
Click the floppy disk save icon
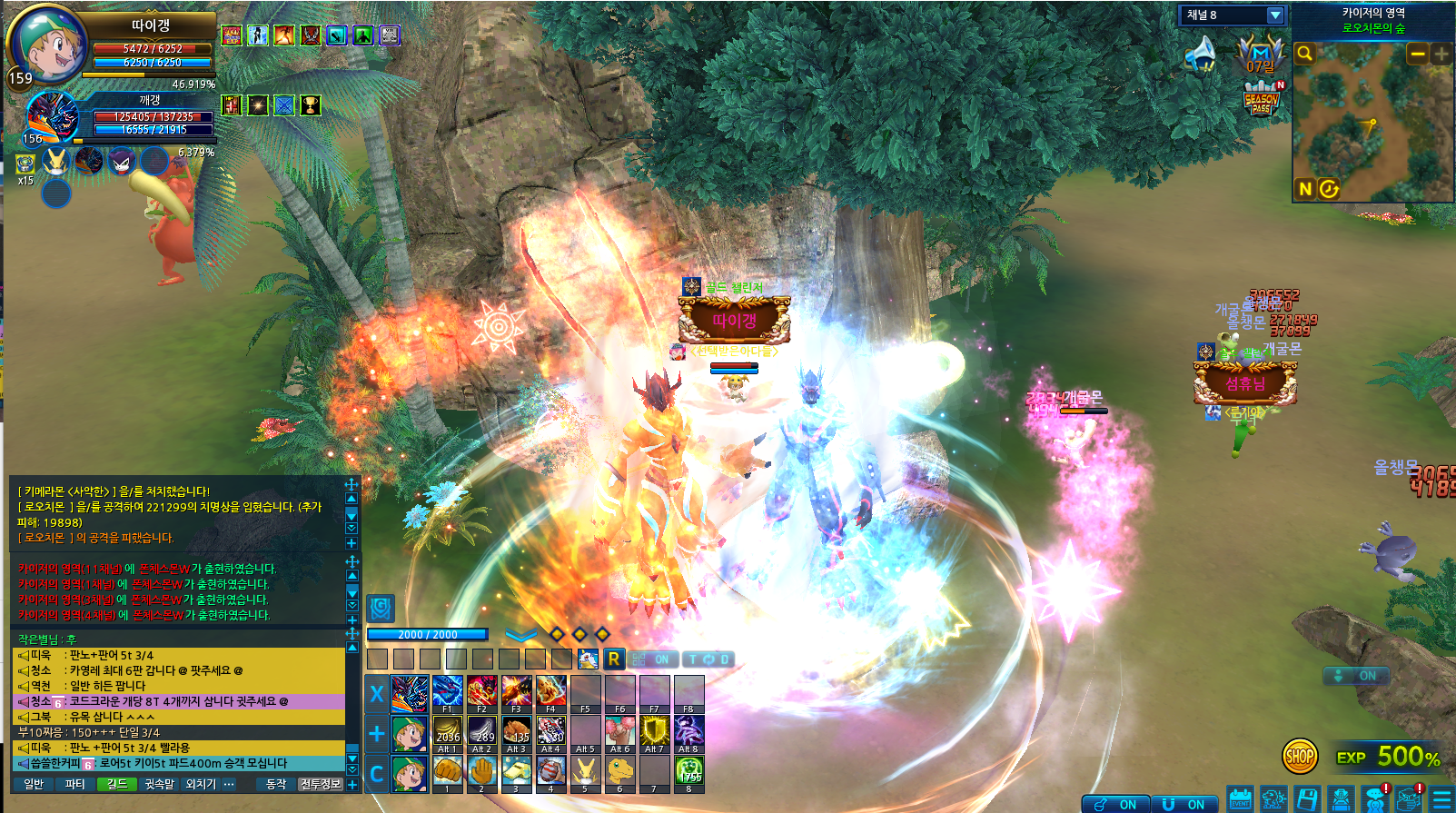[x=1307, y=799]
